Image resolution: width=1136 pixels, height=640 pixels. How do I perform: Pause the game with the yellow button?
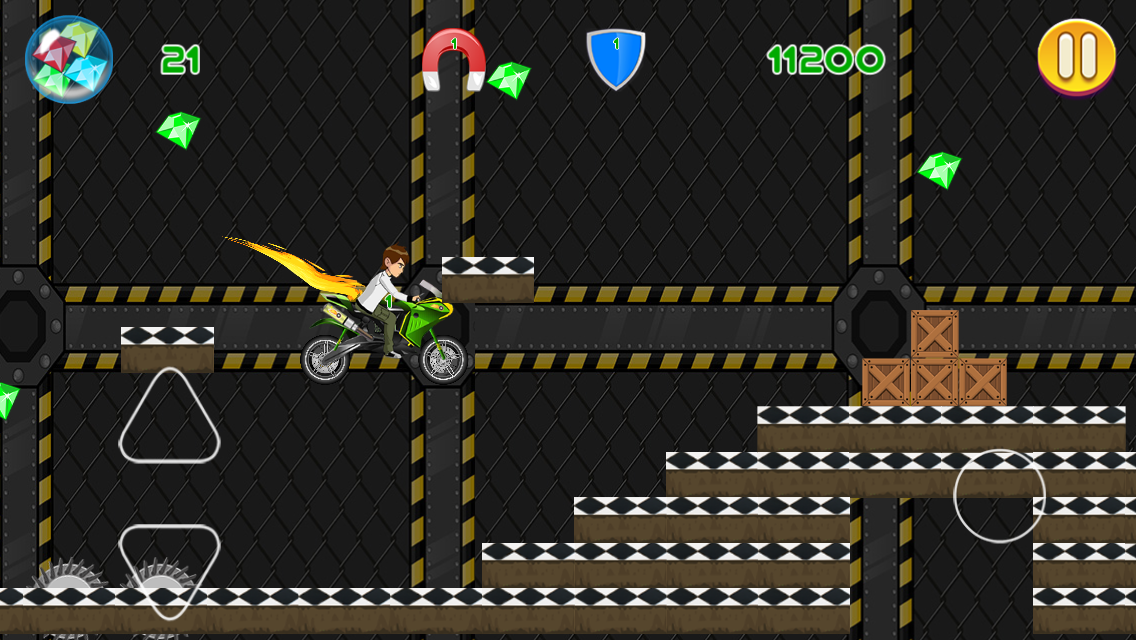pyautogui.click(x=1076, y=56)
